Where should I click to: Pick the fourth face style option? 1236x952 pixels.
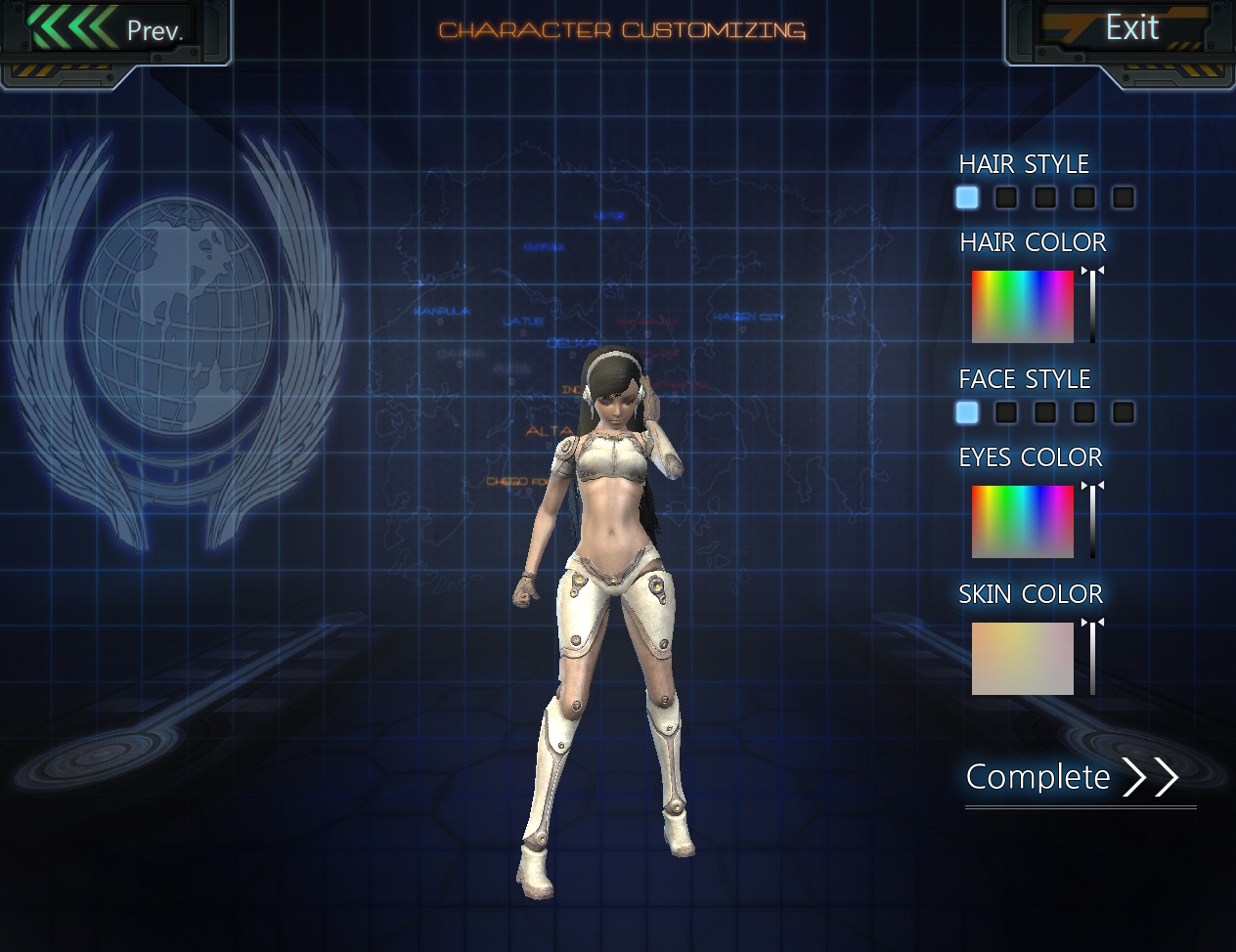pyautogui.click(x=1084, y=412)
